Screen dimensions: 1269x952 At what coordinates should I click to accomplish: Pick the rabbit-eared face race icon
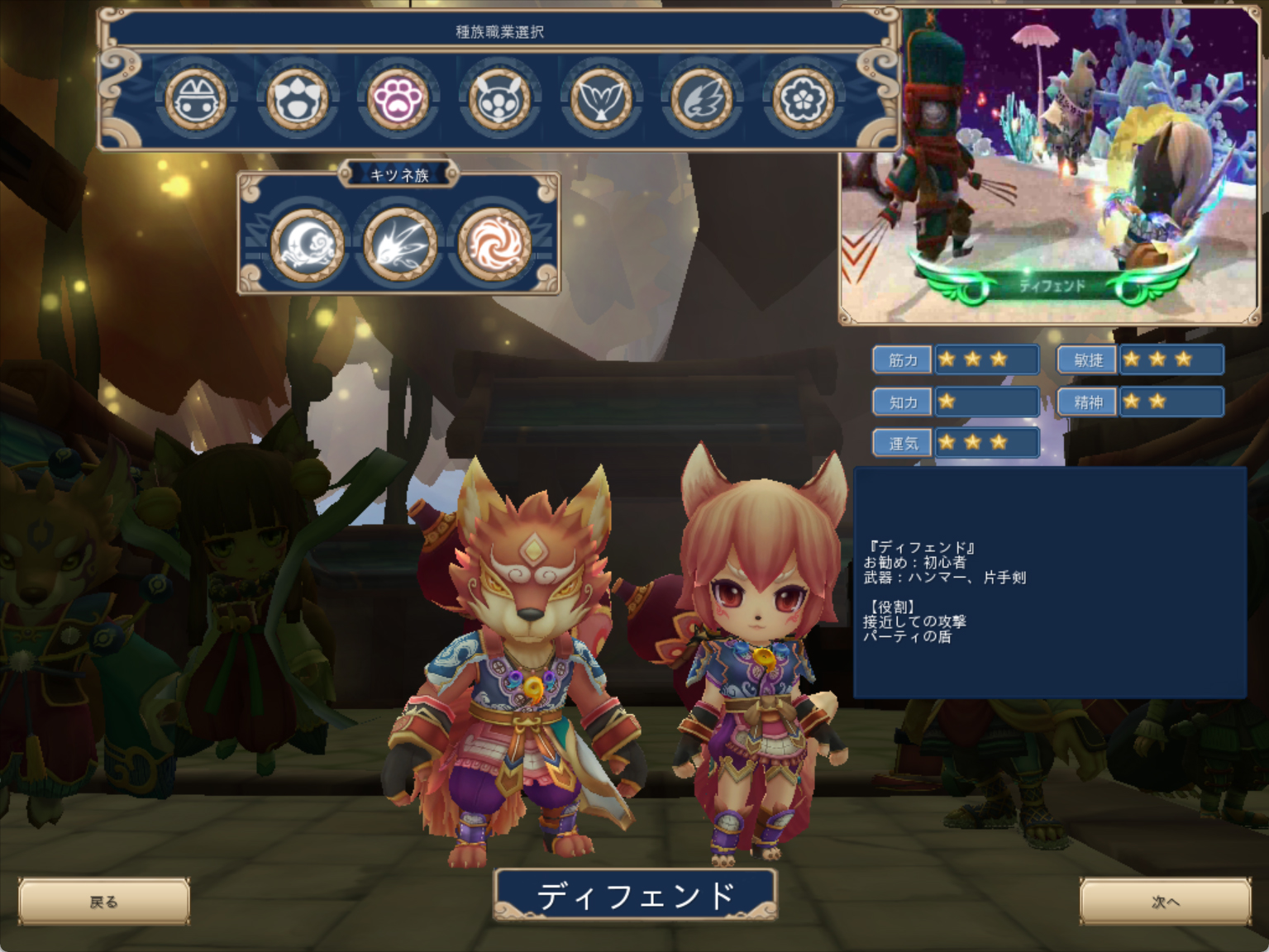pyautogui.click(x=499, y=99)
